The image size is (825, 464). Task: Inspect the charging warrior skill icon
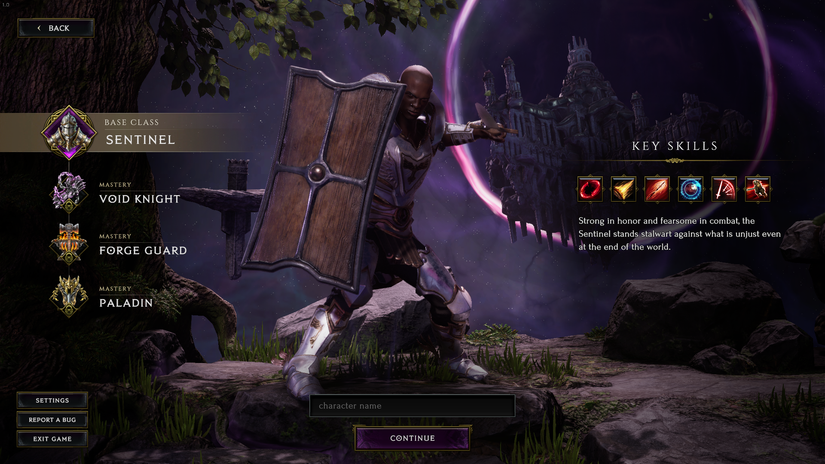tap(757, 188)
